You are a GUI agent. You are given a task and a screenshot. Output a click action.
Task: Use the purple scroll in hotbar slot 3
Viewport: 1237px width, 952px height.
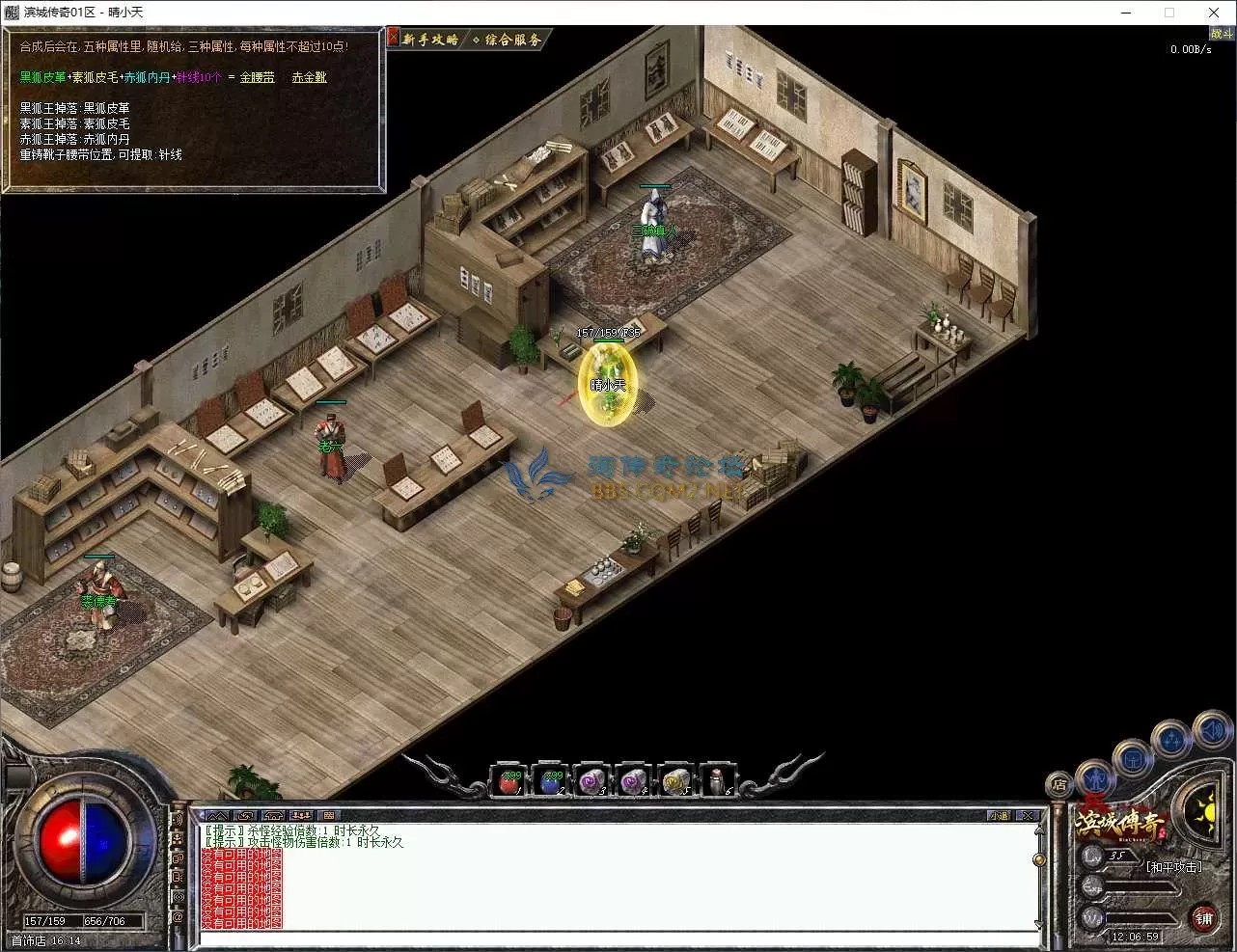pyautogui.click(x=591, y=781)
